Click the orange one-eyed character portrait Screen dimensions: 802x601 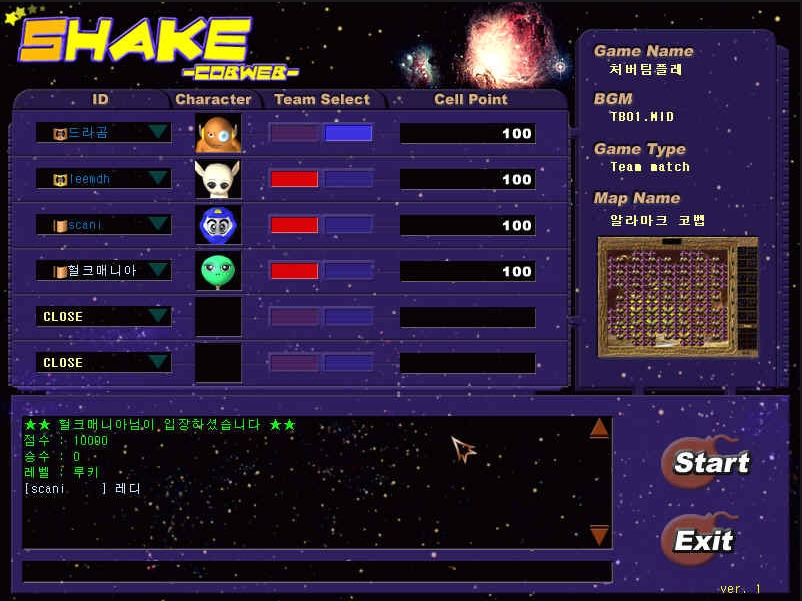[218, 133]
